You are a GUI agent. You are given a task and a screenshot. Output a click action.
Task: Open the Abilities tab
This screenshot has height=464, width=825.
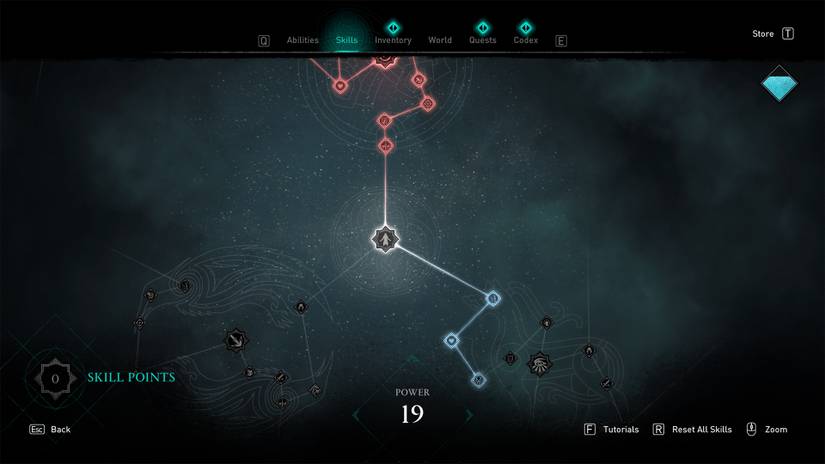pos(302,41)
